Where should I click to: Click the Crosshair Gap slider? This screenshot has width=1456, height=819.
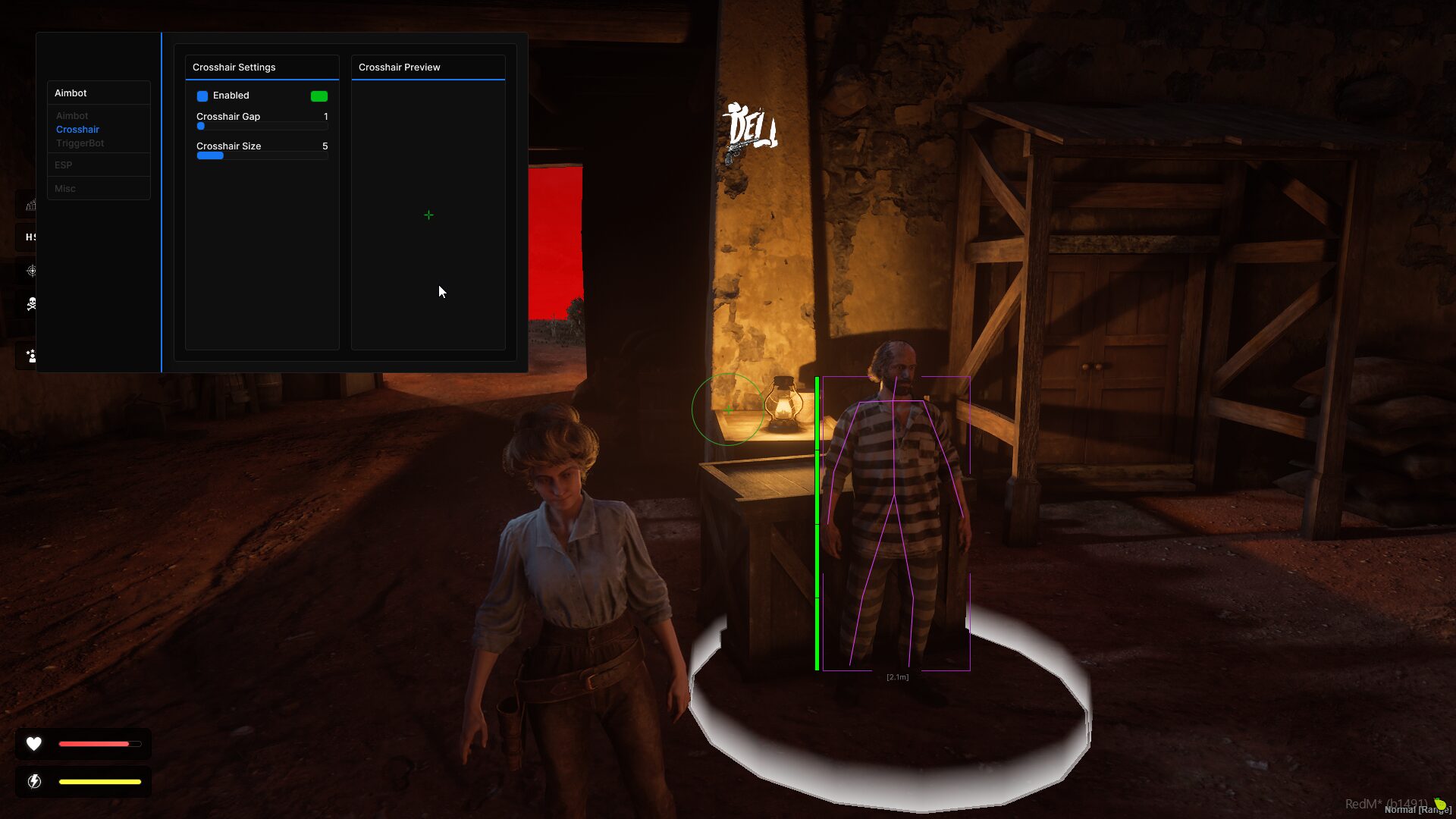(x=262, y=126)
